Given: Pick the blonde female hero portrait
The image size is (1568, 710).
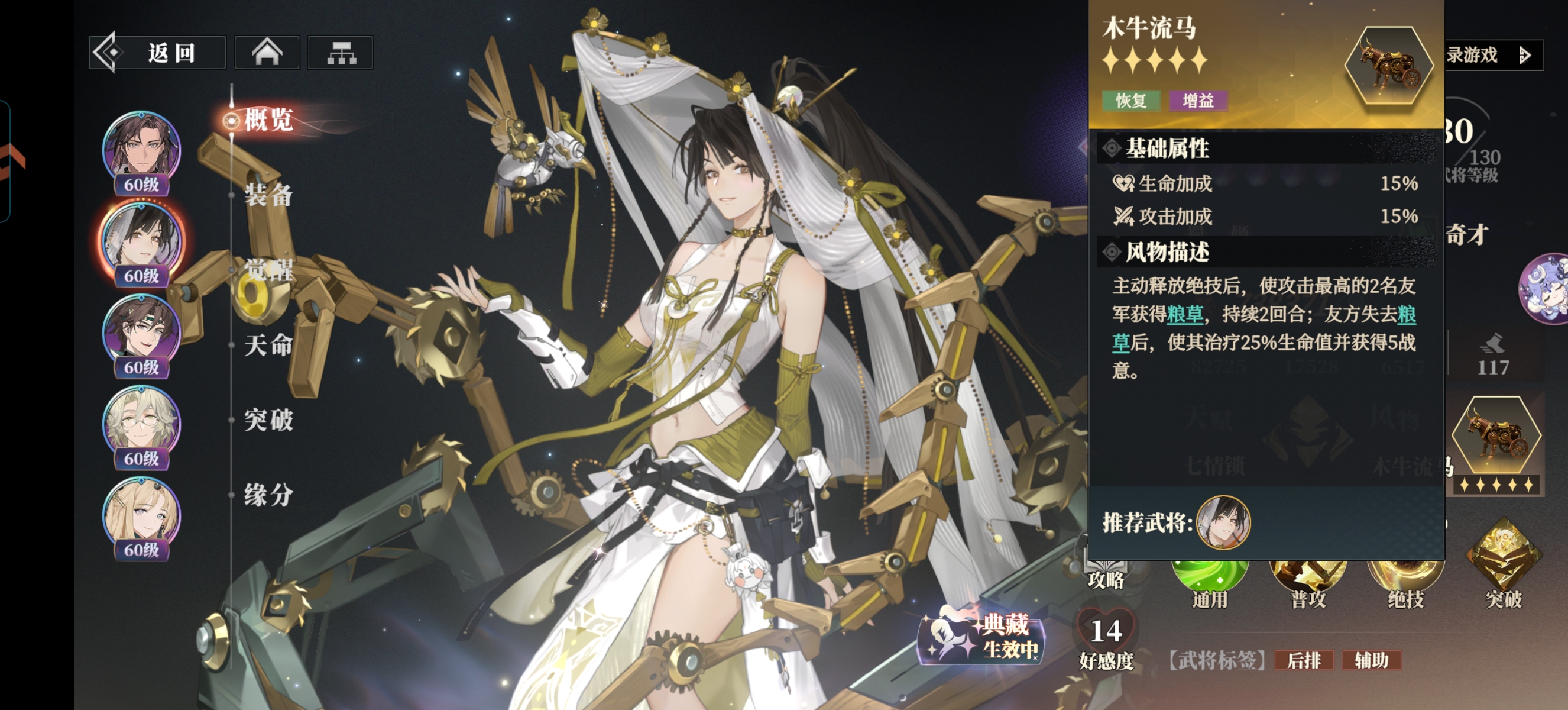Looking at the screenshot, I should pos(141,515).
